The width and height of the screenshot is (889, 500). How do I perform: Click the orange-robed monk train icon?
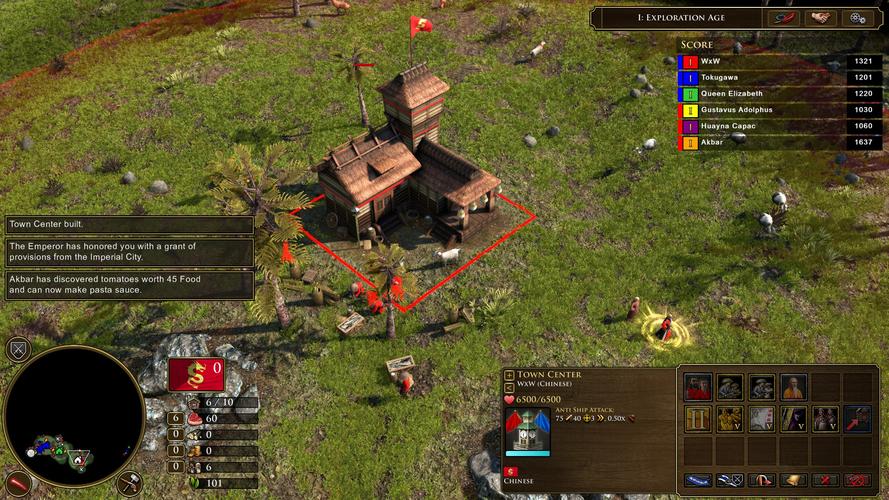[x=793, y=387]
